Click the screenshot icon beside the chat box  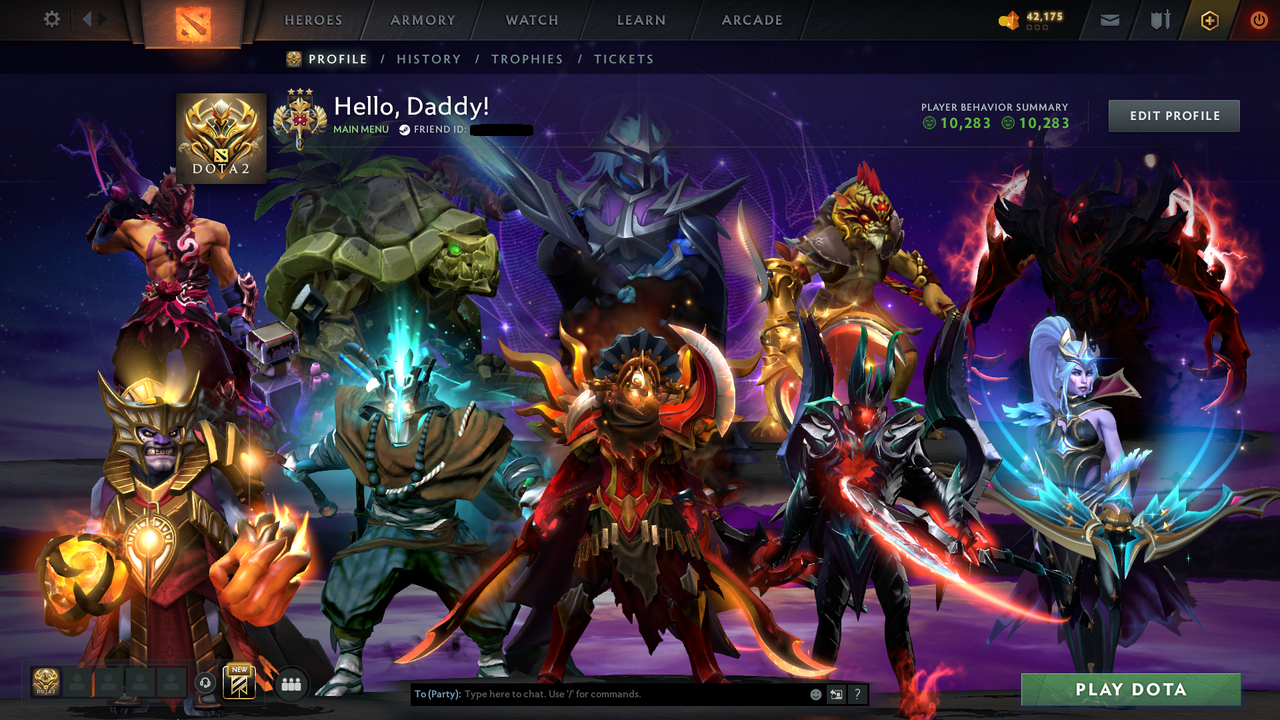(834, 693)
